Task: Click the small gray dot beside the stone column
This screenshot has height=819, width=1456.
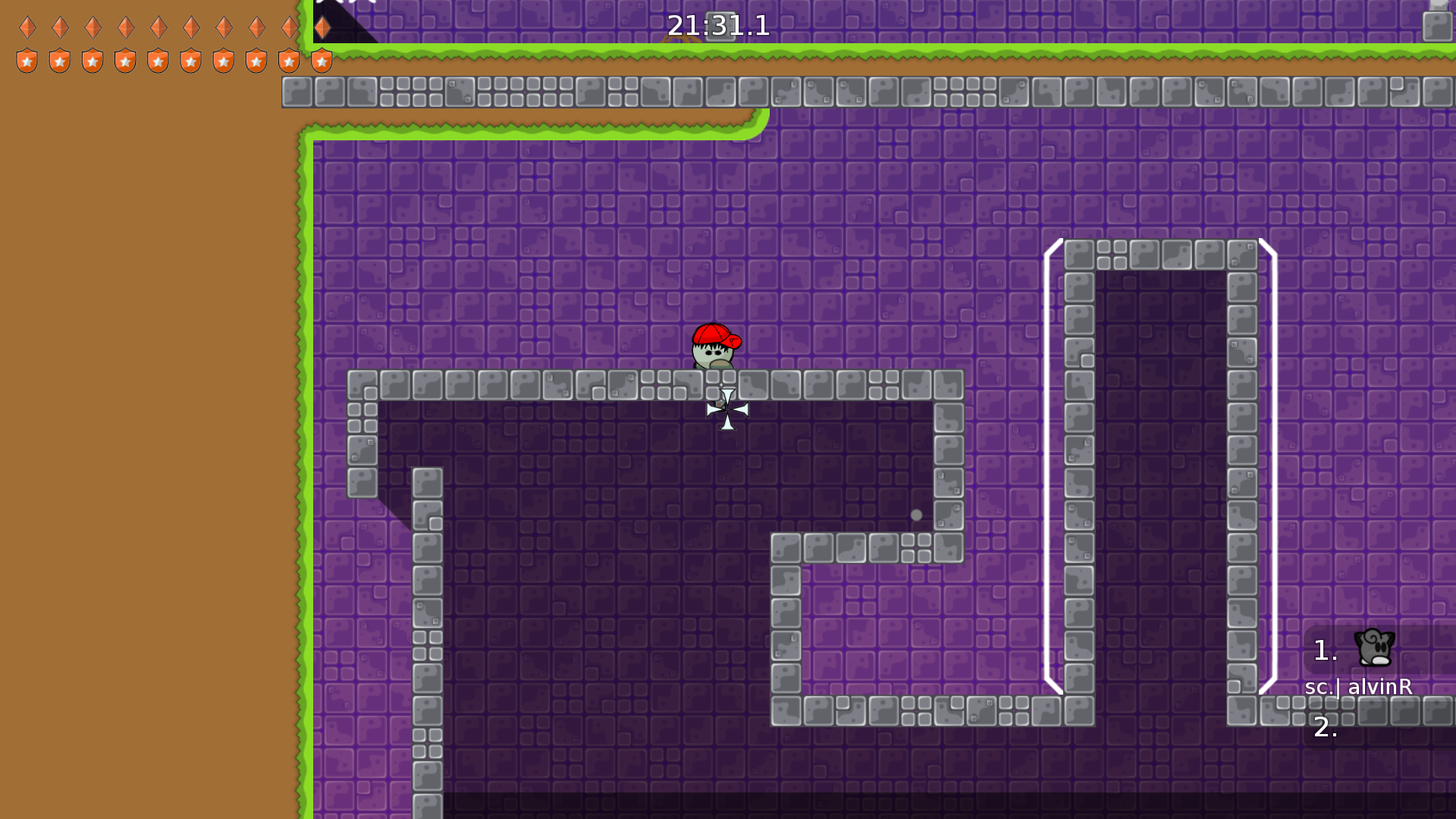Action: [917, 515]
